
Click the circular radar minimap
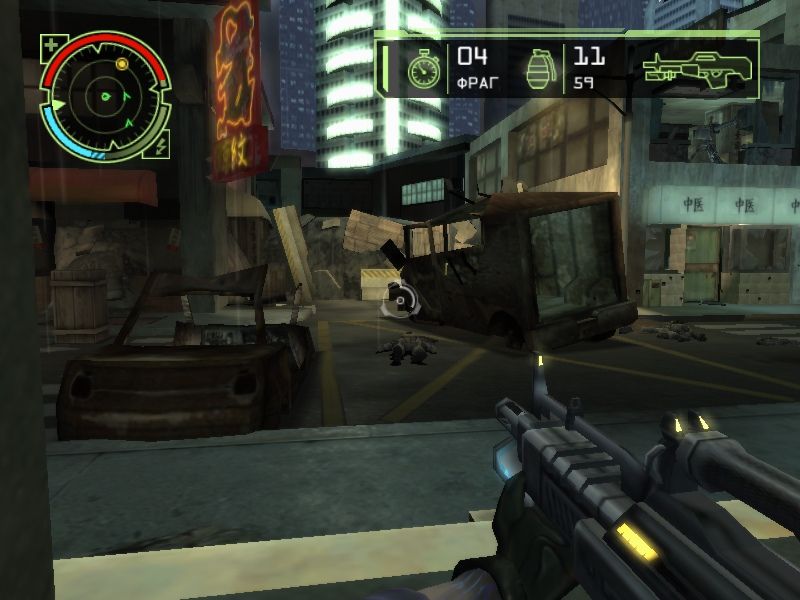coord(105,98)
